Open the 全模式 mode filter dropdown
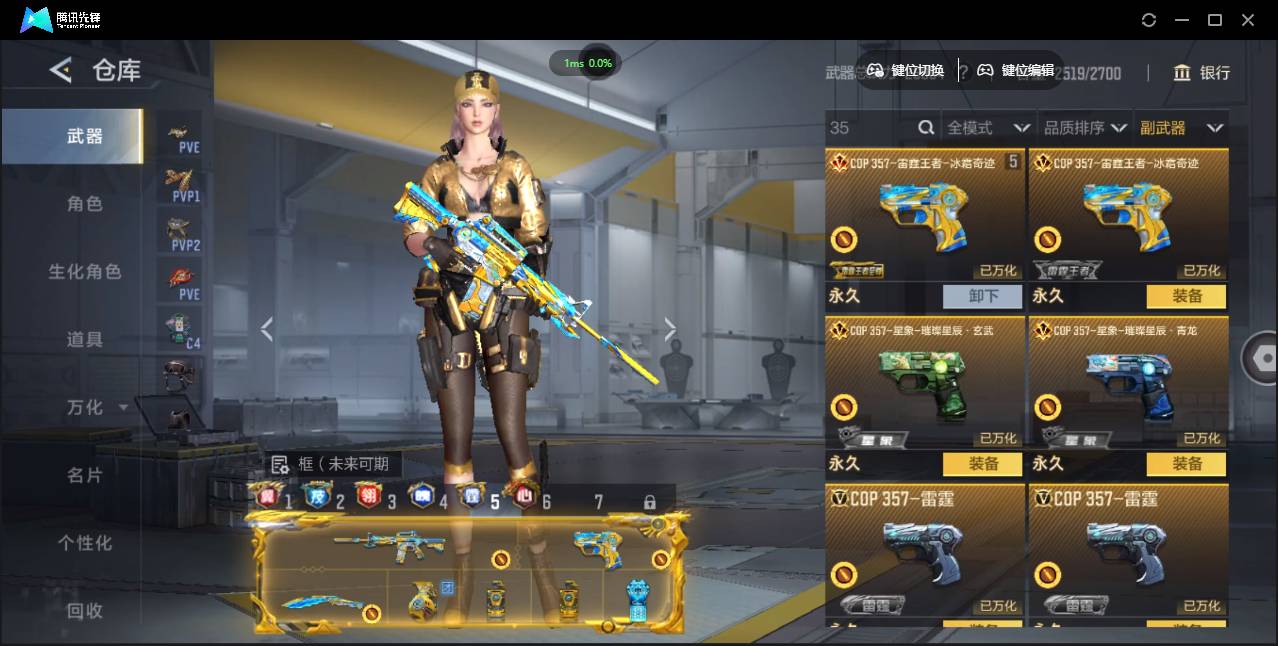1278x646 pixels. point(988,128)
